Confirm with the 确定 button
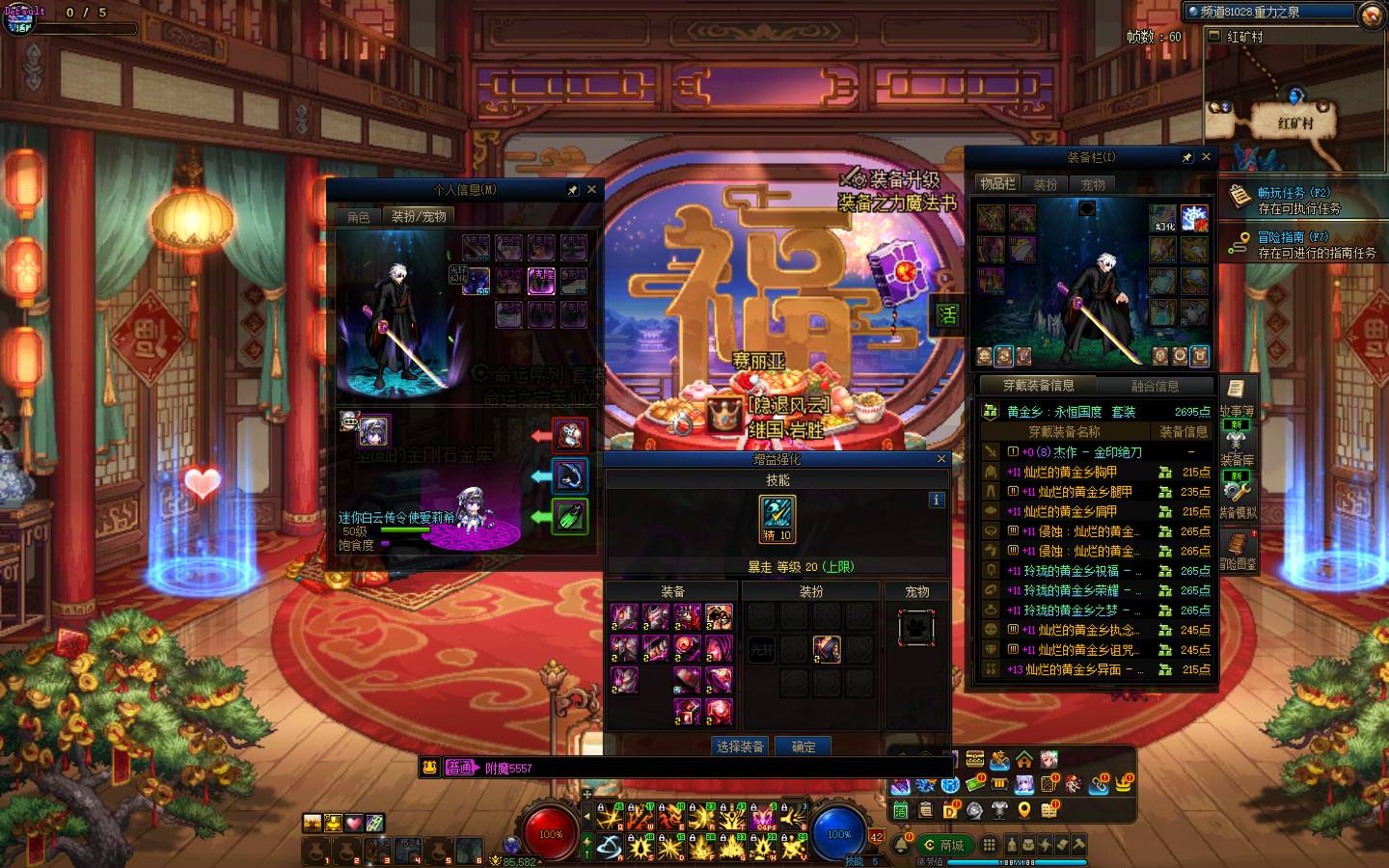Screen dimensions: 1389x868 [x=803, y=746]
